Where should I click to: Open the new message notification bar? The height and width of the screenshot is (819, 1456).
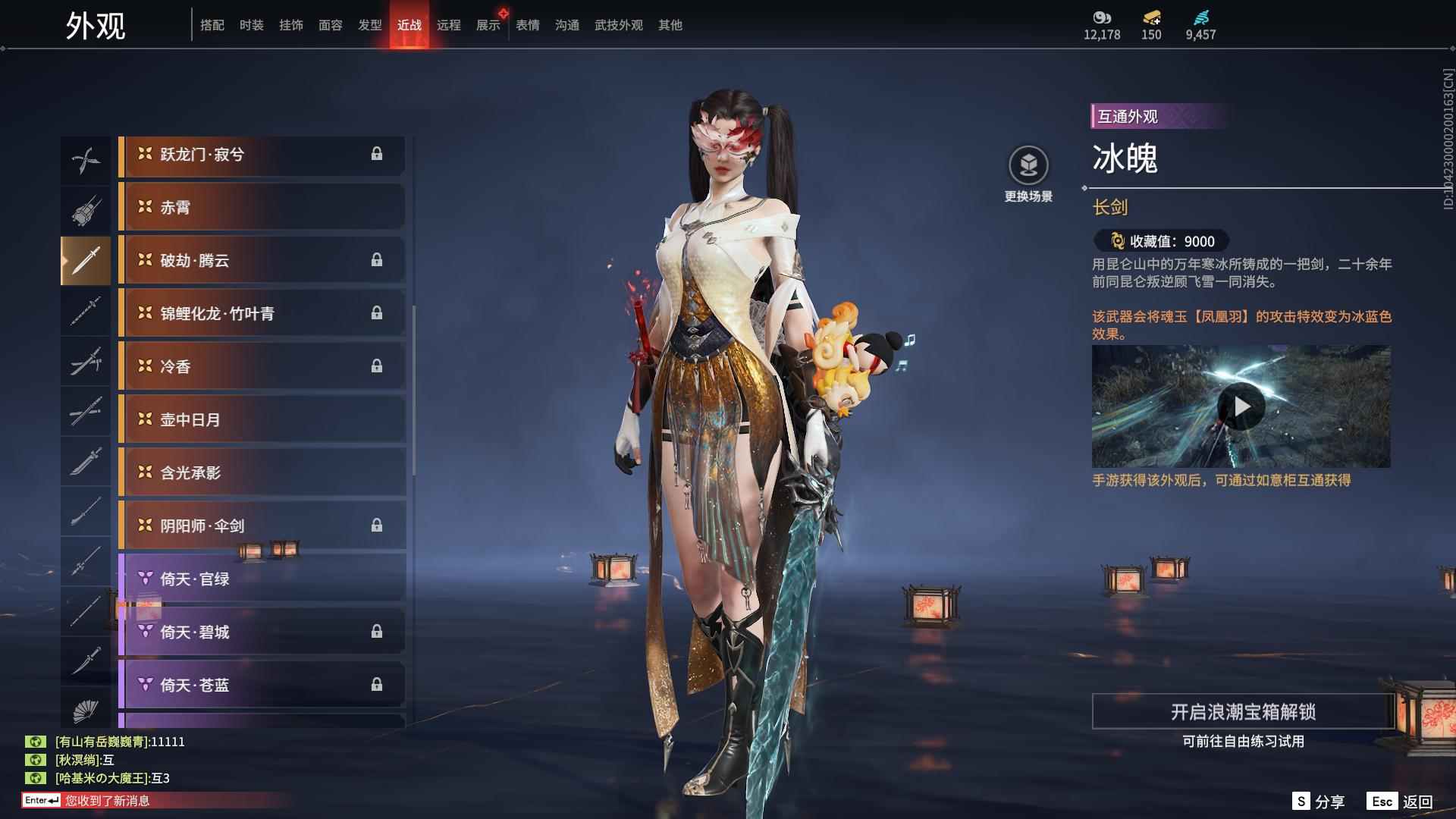(x=106, y=800)
